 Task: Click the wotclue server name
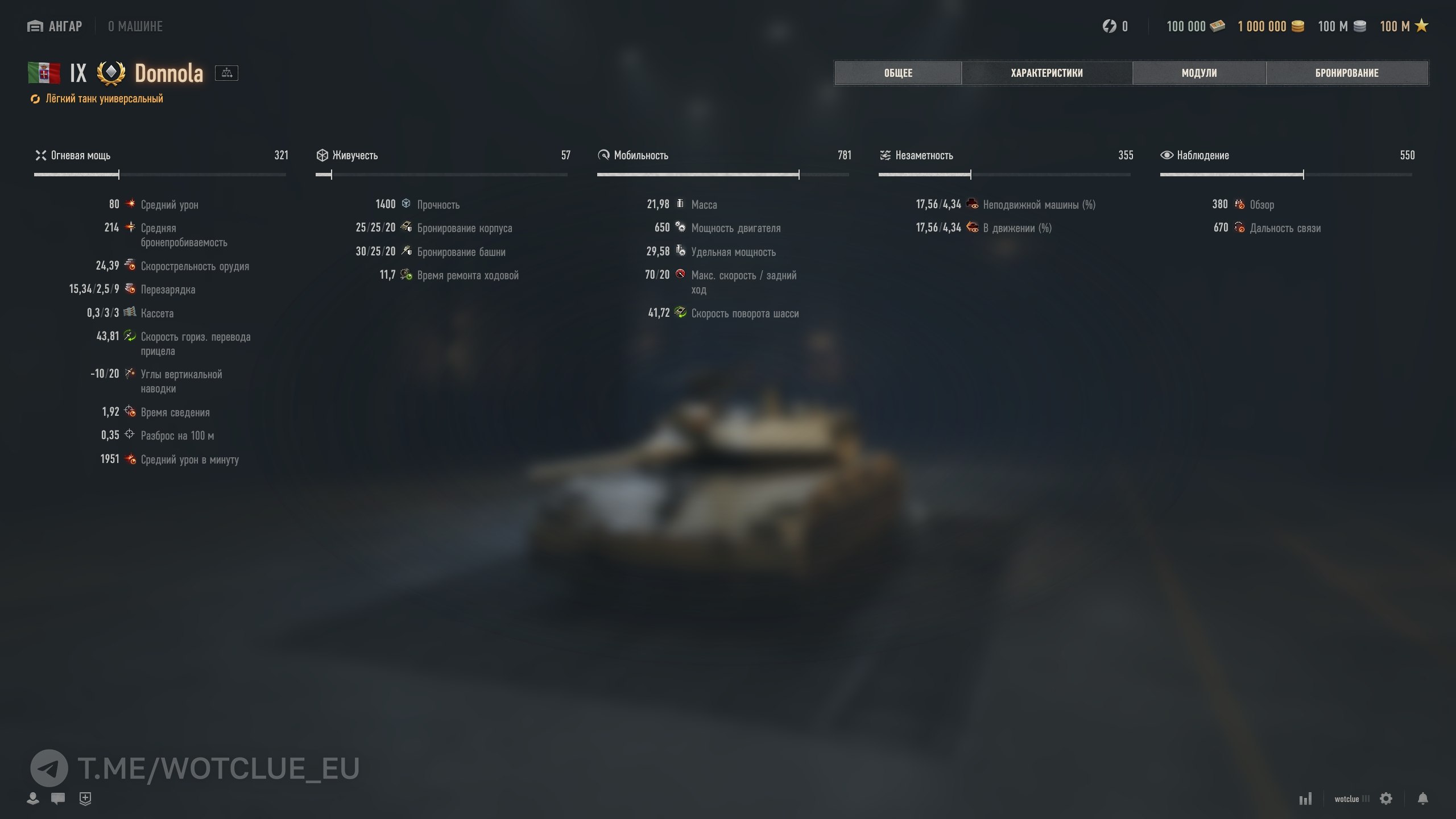coord(1347,799)
